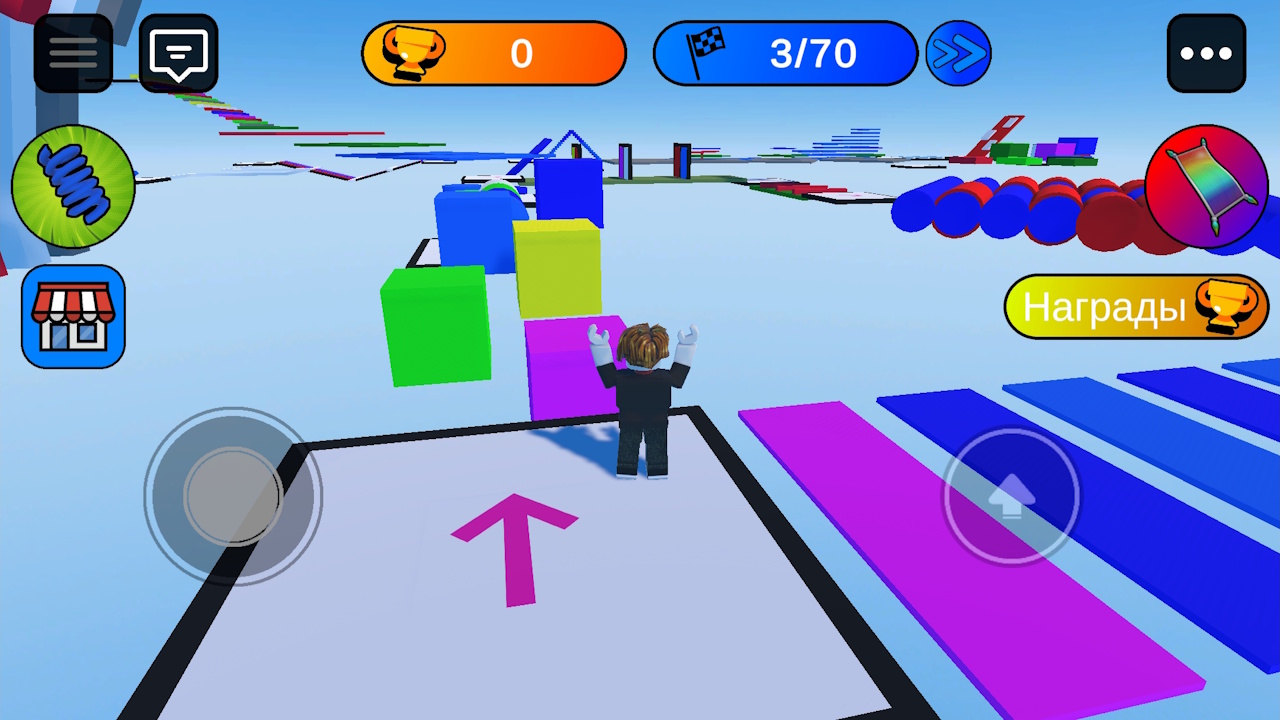The width and height of the screenshot is (1280, 720).
Task: Open the three-dot options menu
Action: [x=1208, y=52]
